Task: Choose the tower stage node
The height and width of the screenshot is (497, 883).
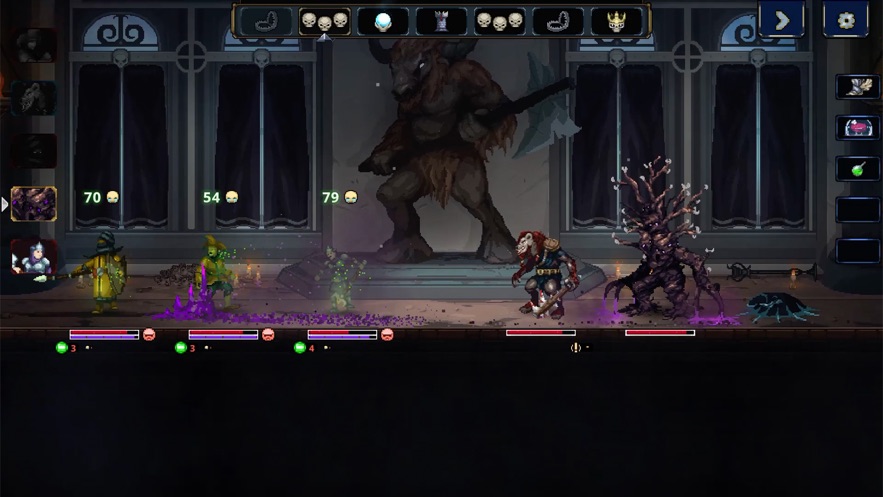Action: click(x=441, y=21)
